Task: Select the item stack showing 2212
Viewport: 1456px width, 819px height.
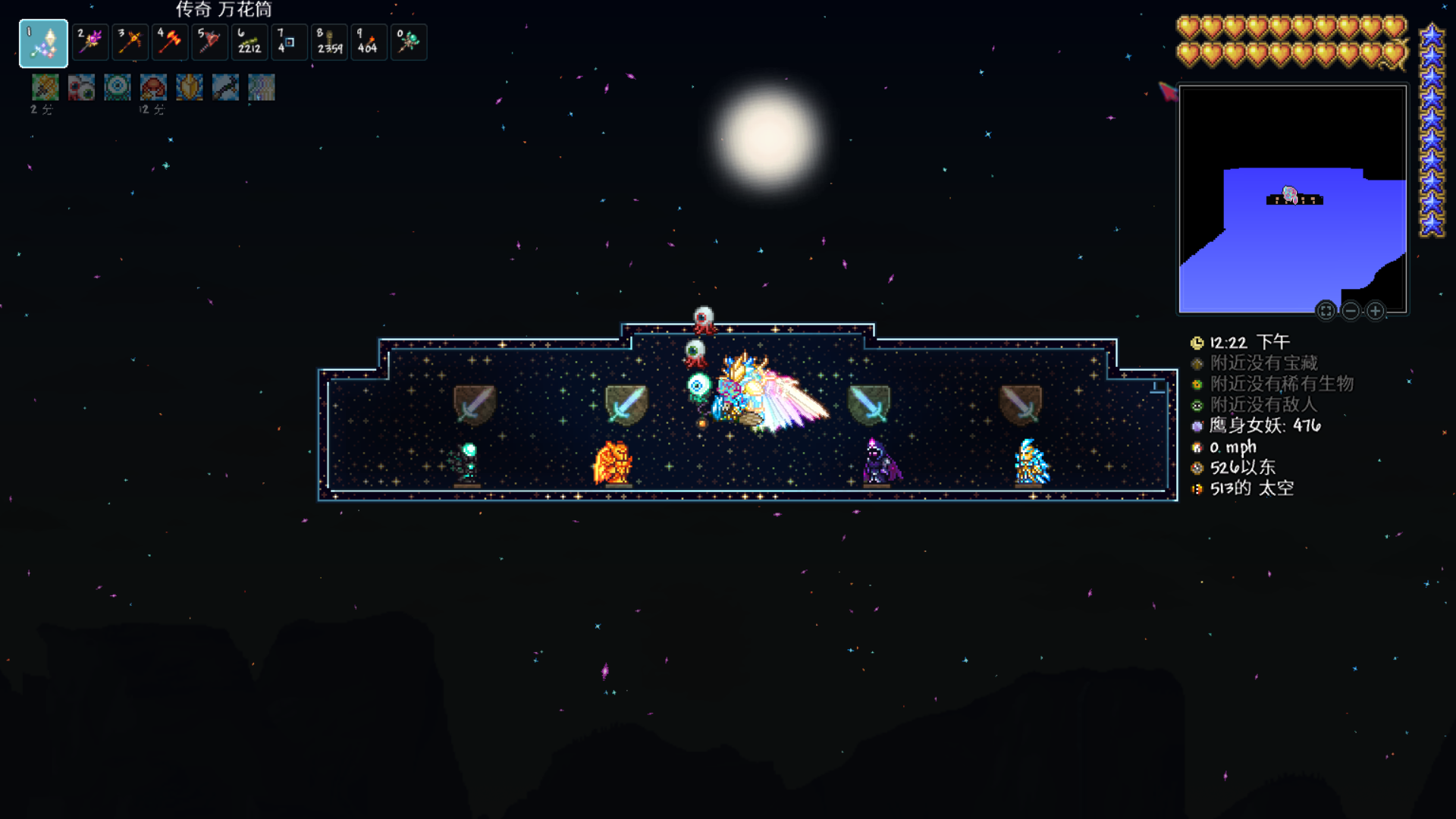Action: pos(249,41)
